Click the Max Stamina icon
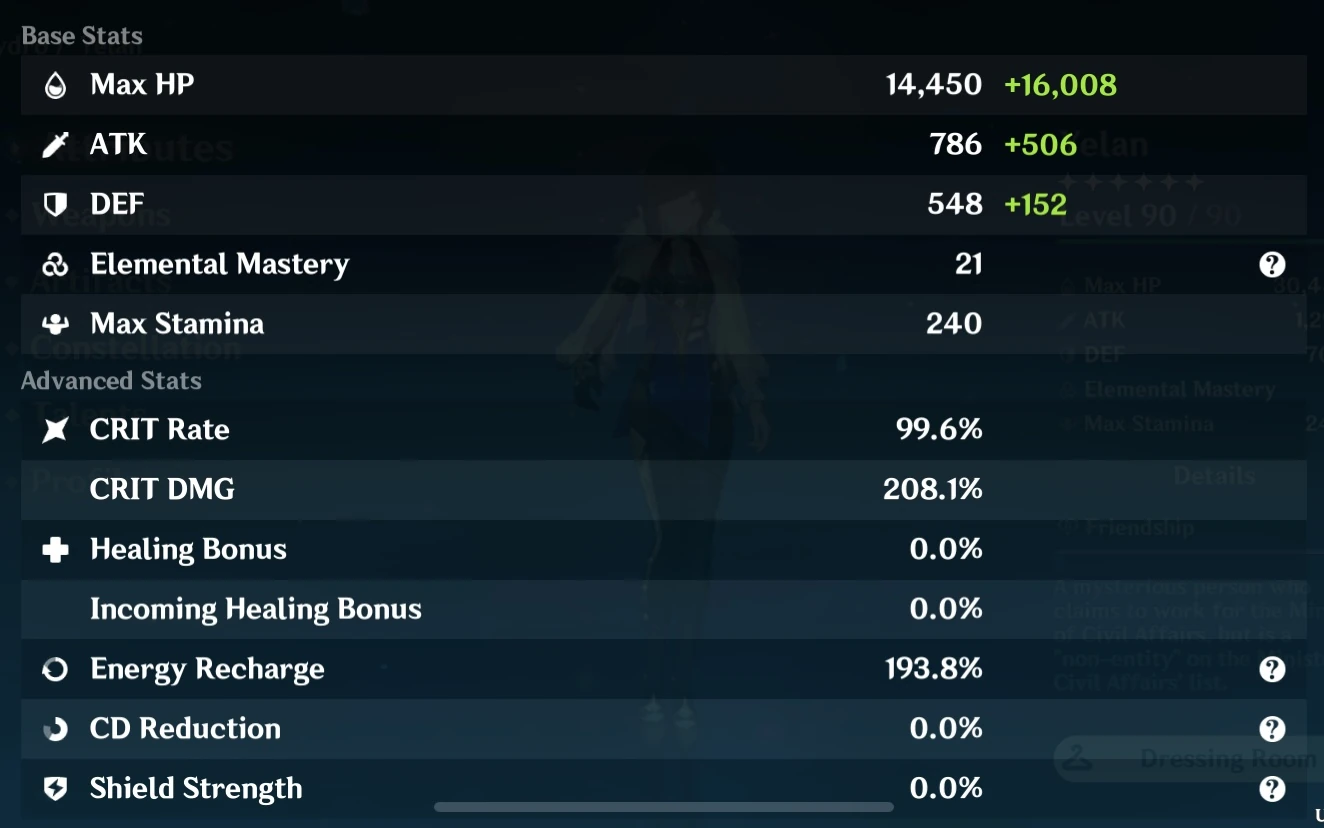Viewport: 1324px width, 828px height. [x=56, y=324]
